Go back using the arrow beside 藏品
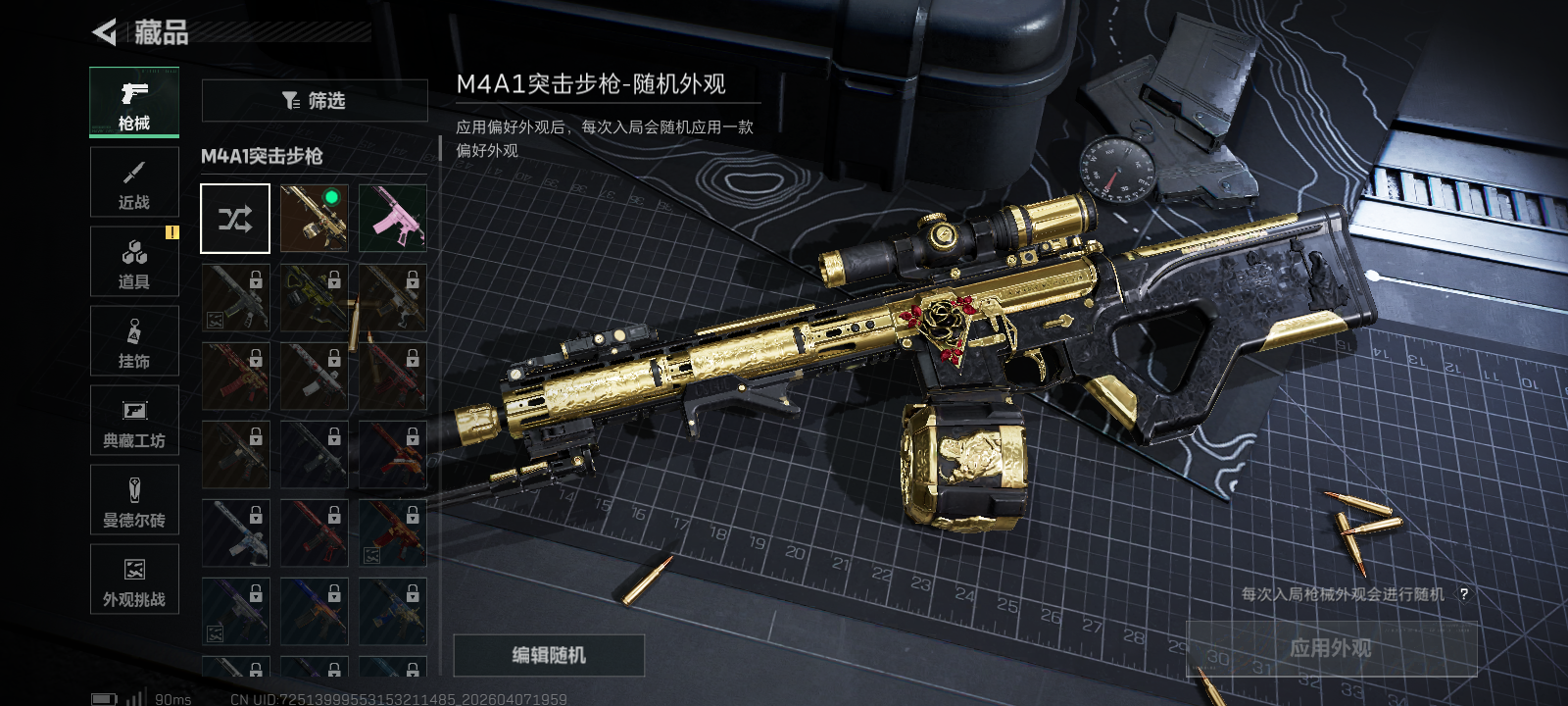 point(104,32)
